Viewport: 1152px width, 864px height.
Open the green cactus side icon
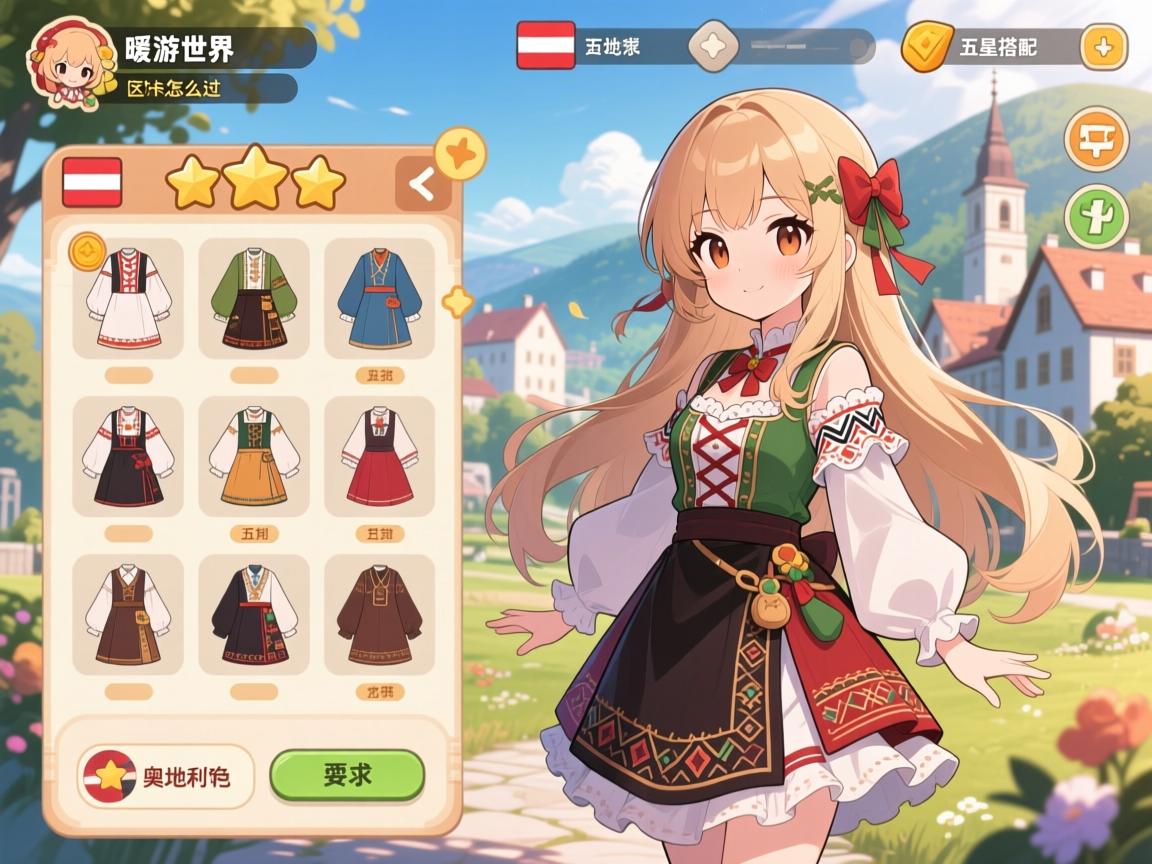click(1096, 216)
